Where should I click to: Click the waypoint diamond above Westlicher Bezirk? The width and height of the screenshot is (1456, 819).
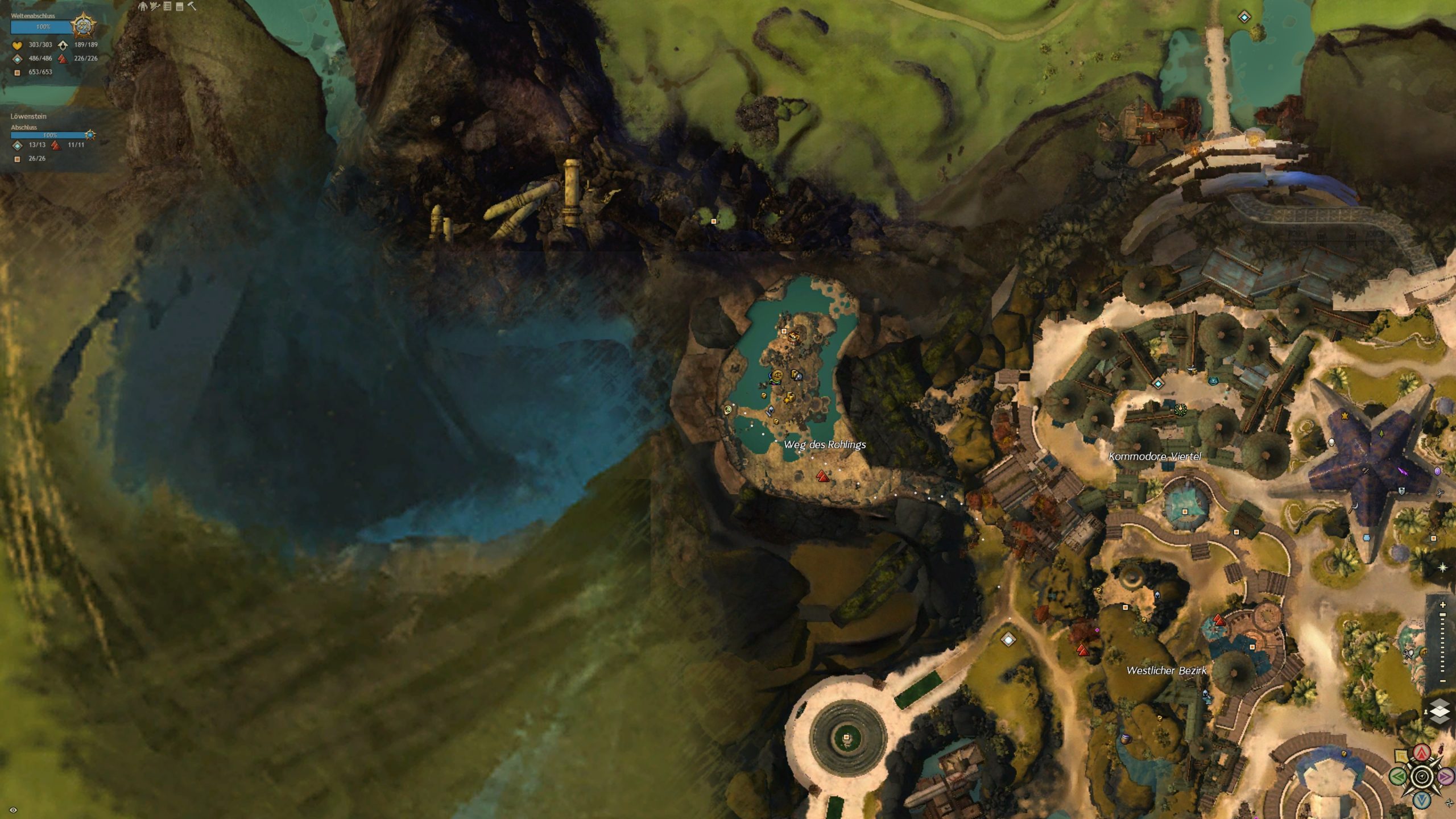1008,640
